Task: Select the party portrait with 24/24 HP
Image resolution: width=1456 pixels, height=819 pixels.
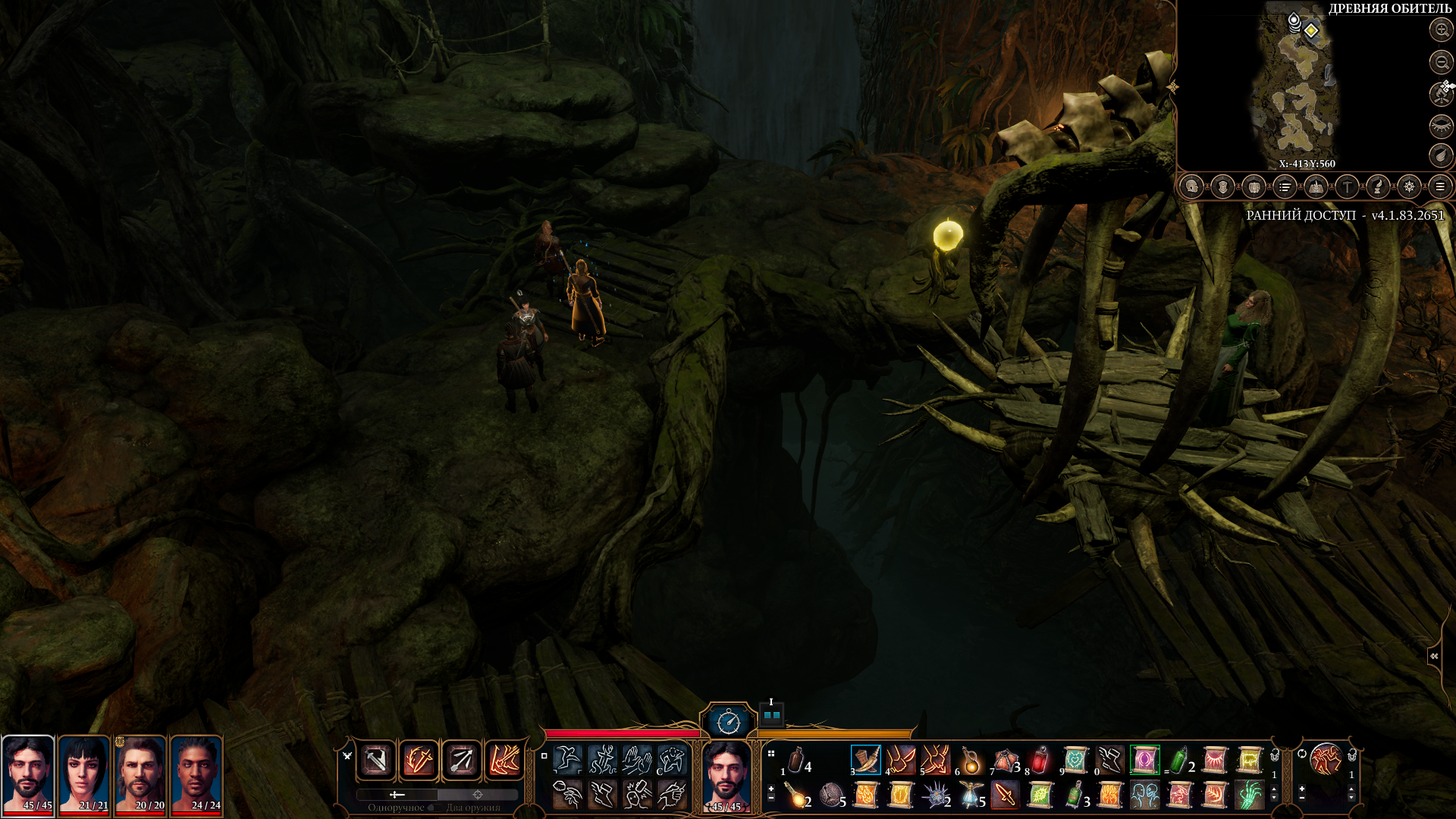Action: 196,775
